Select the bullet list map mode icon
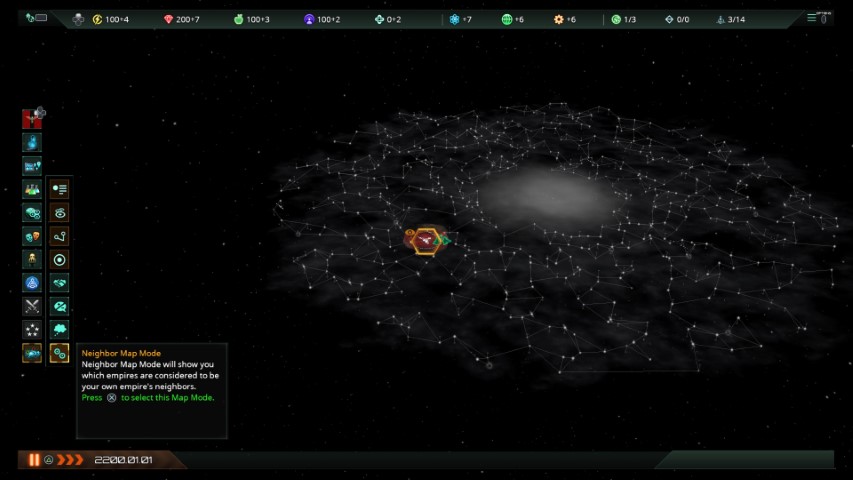The image size is (853, 480). pos(59,189)
